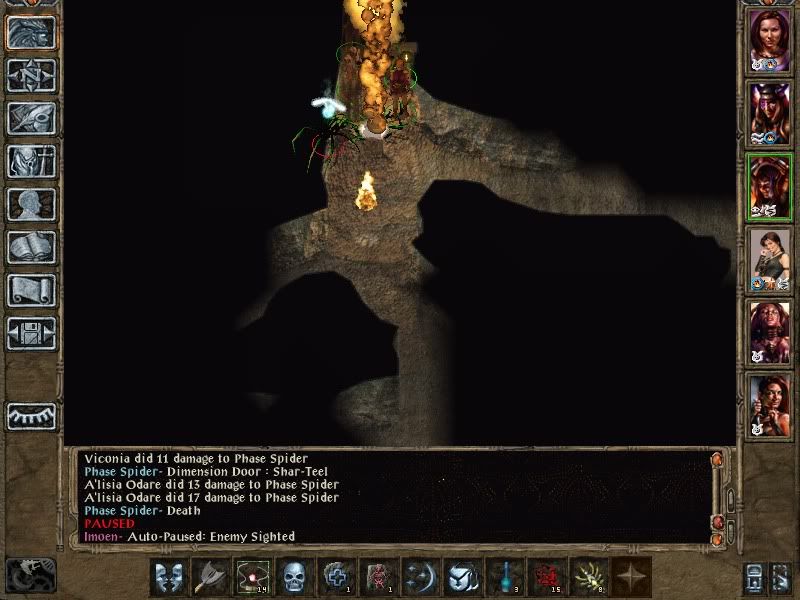Pick the bottom party portrait
This screenshot has width=800, height=600.
point(768,405)
